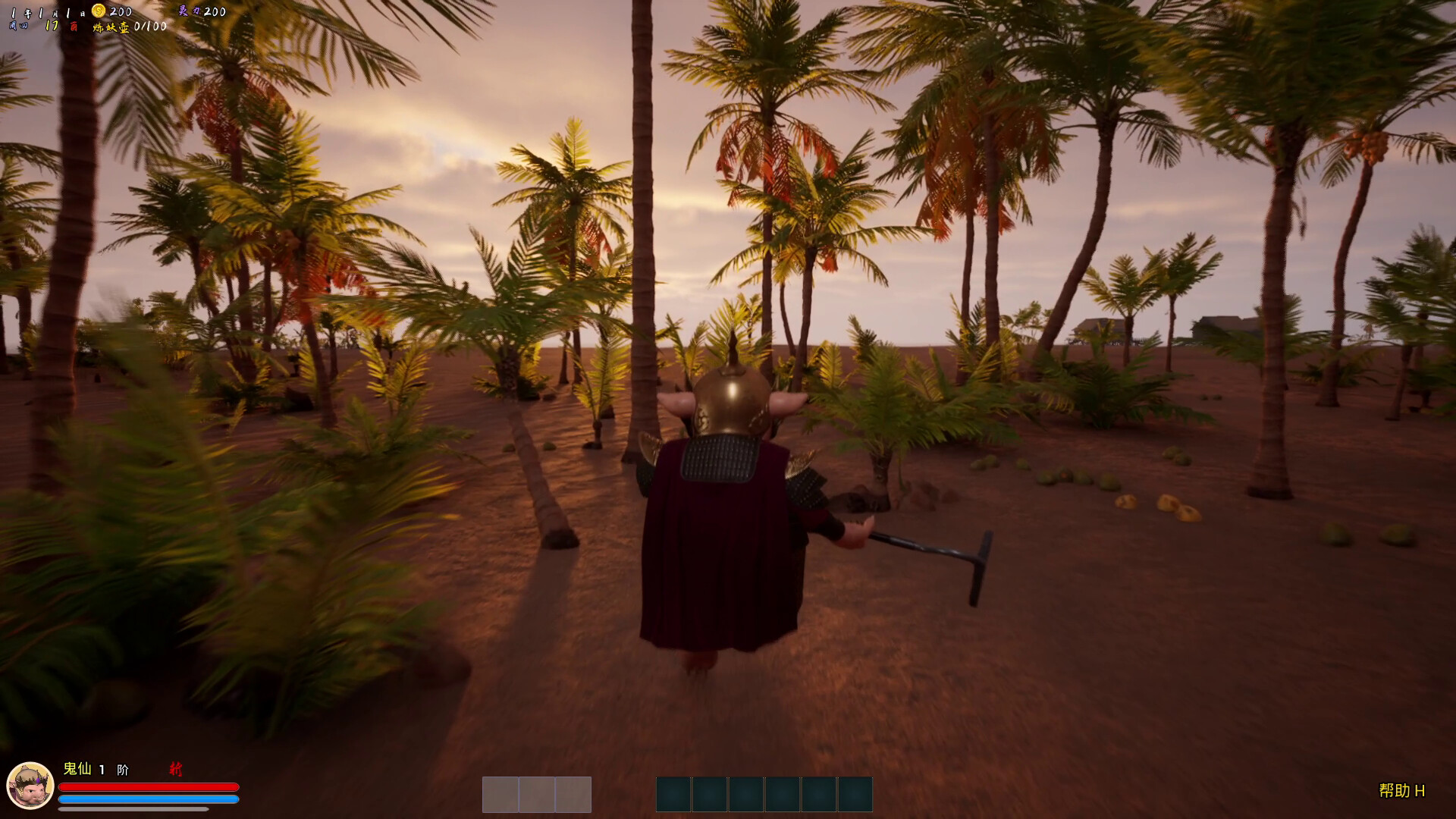This screenshot has width=1456, height=819.
Task: Expand the character info showing 鬼仙 1 阶
Action: (x=95, y=768)
